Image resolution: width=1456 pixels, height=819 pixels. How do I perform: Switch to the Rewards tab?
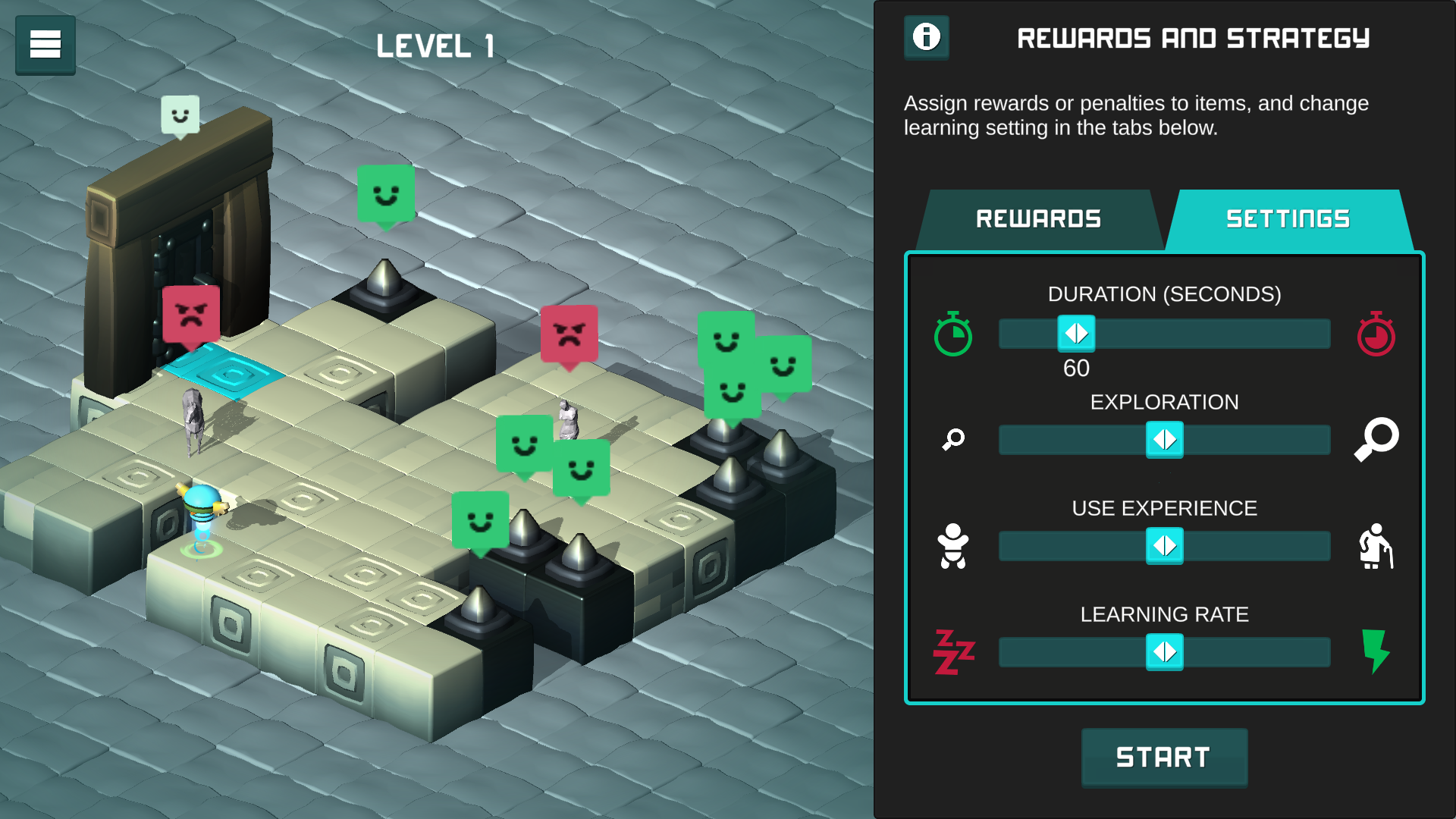[1038, 219]
